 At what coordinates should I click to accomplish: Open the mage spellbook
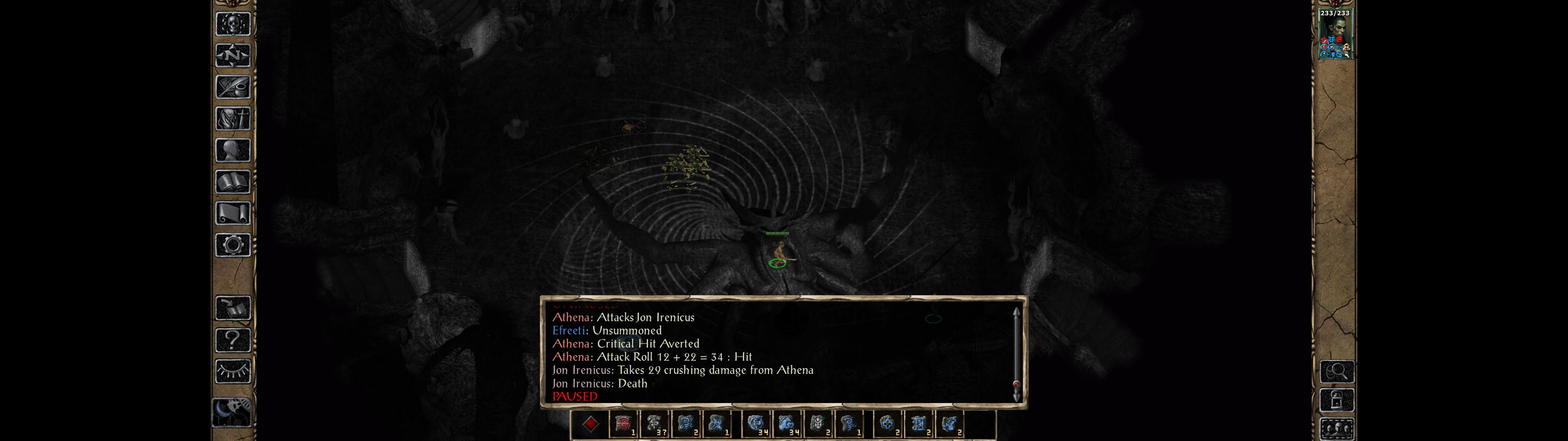coord(232,182)
